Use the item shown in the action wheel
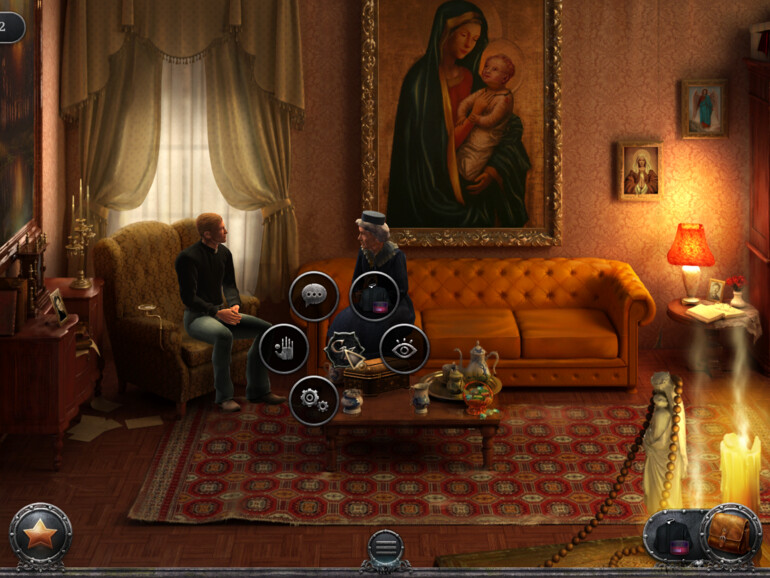 click(375, 296)
